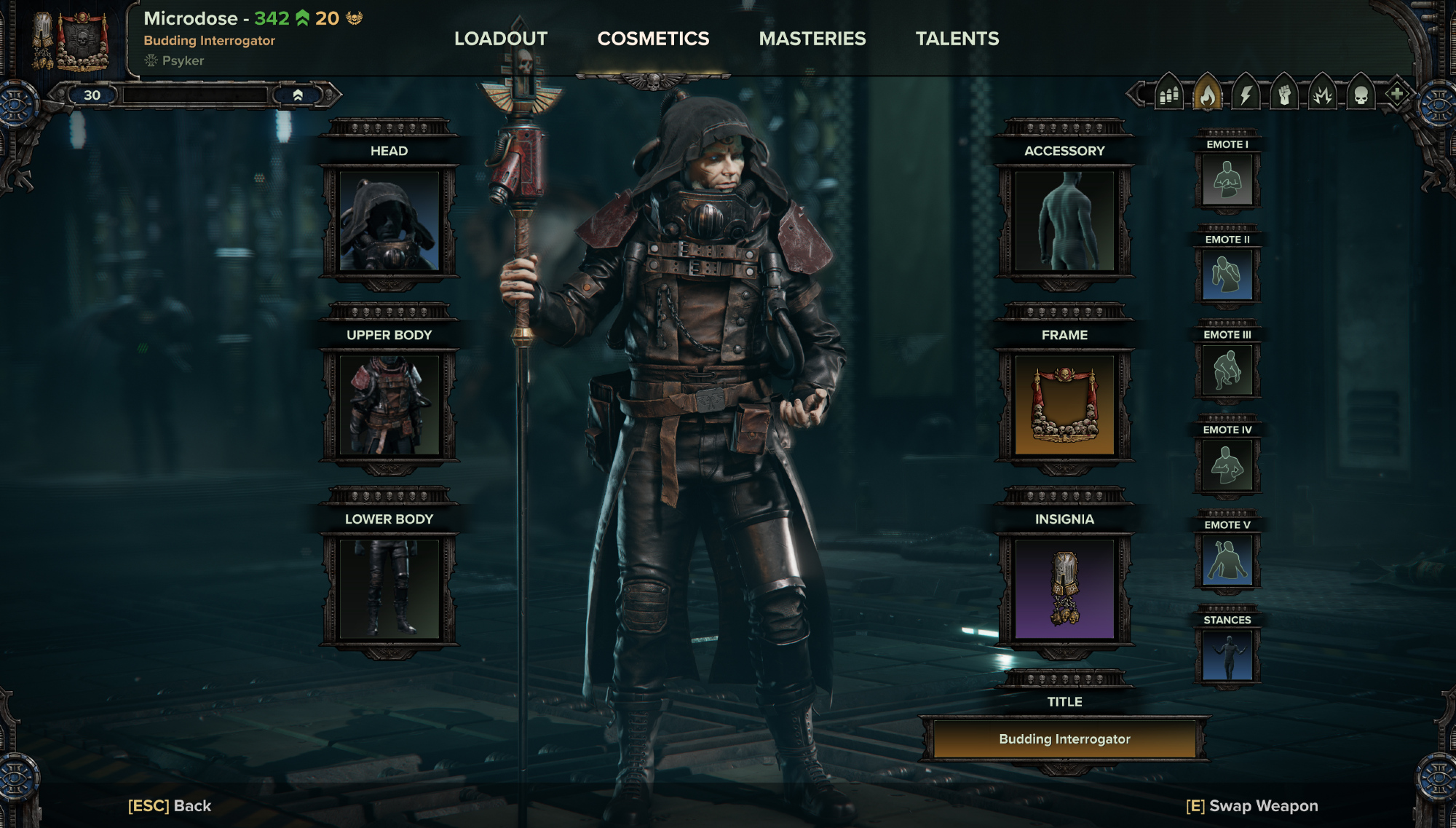Select the Emote III slot
1456x828 pixels.
point(1227,370)
